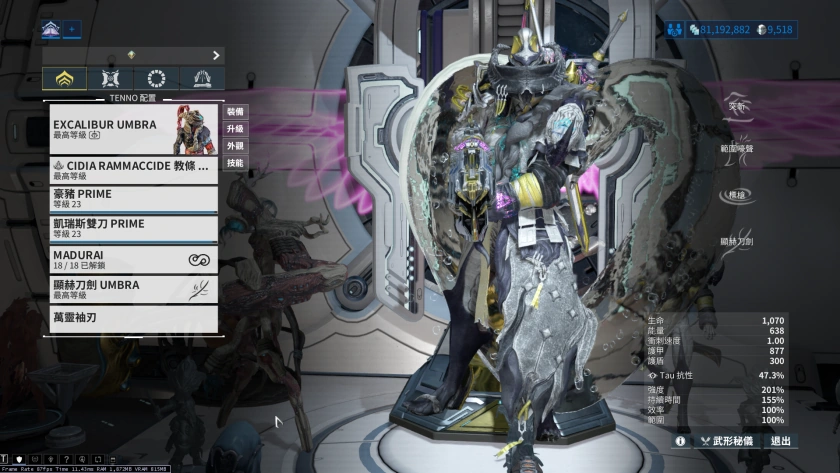Switch to the warframe chevron tab

[x=65, y=79]
